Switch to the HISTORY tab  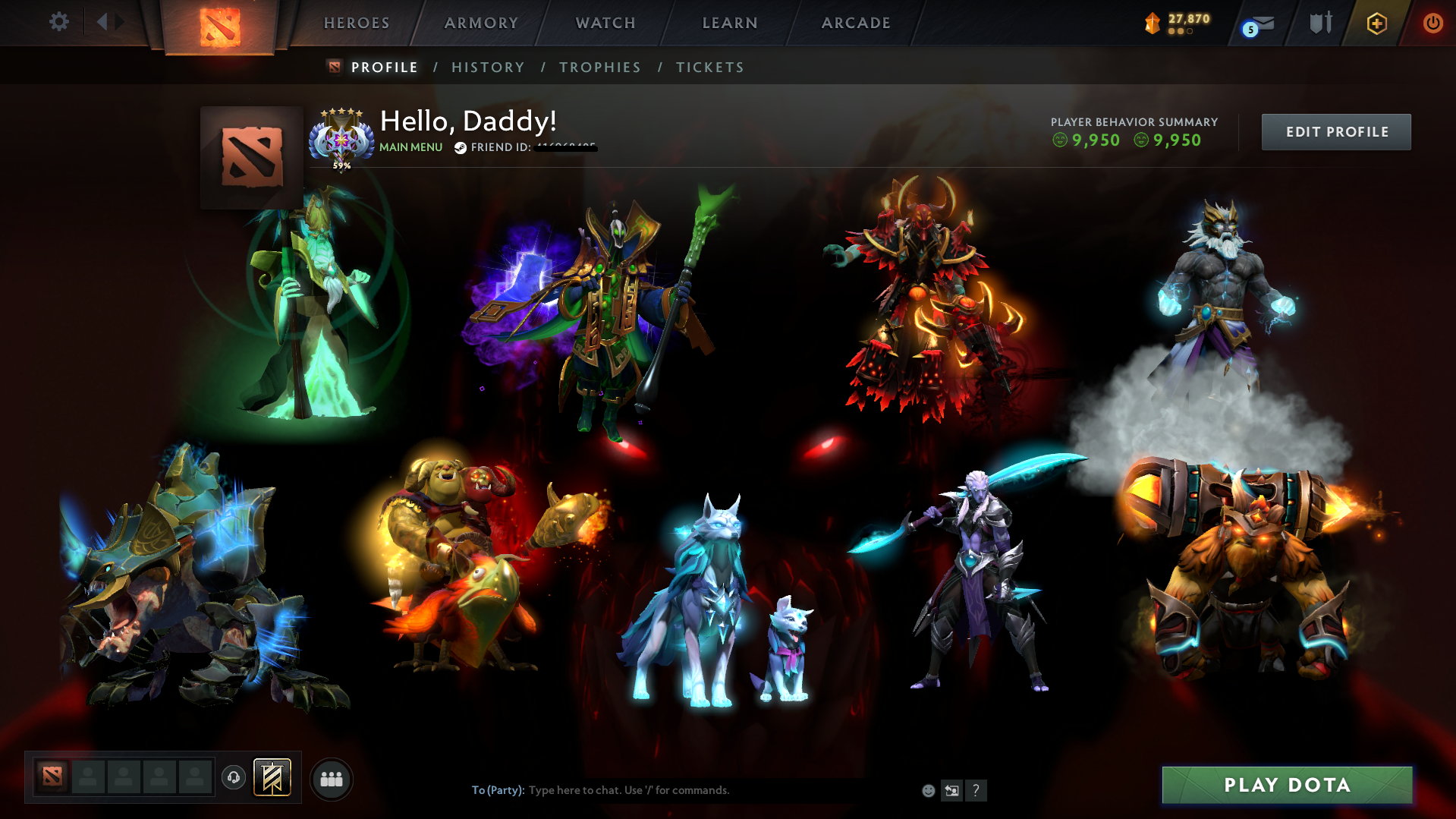tap(487, 67)
